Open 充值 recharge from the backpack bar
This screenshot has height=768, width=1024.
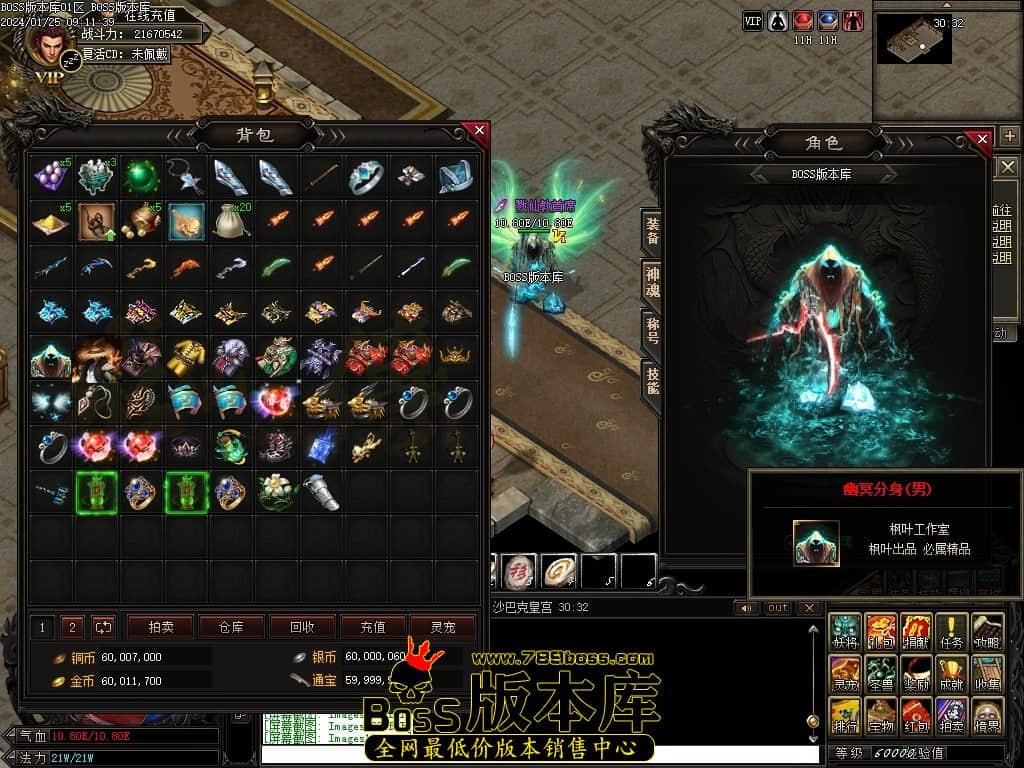tap(372, 627)
